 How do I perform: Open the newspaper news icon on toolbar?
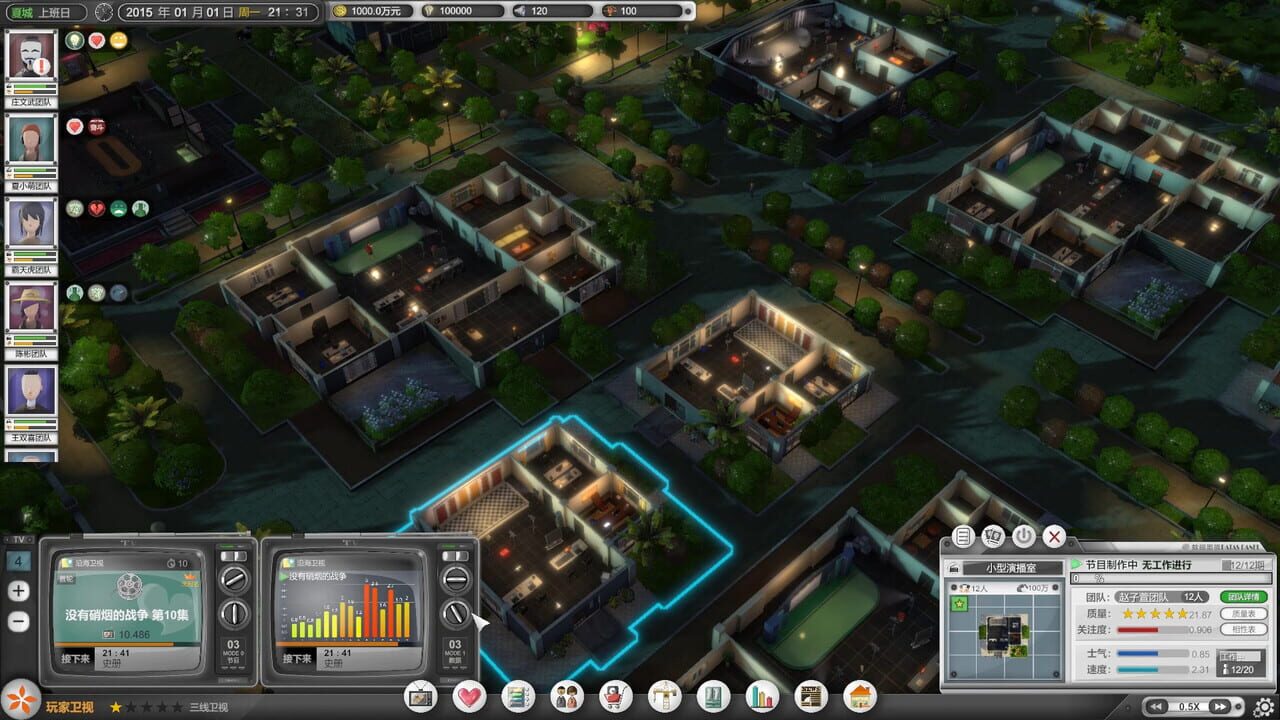point(808,698)
